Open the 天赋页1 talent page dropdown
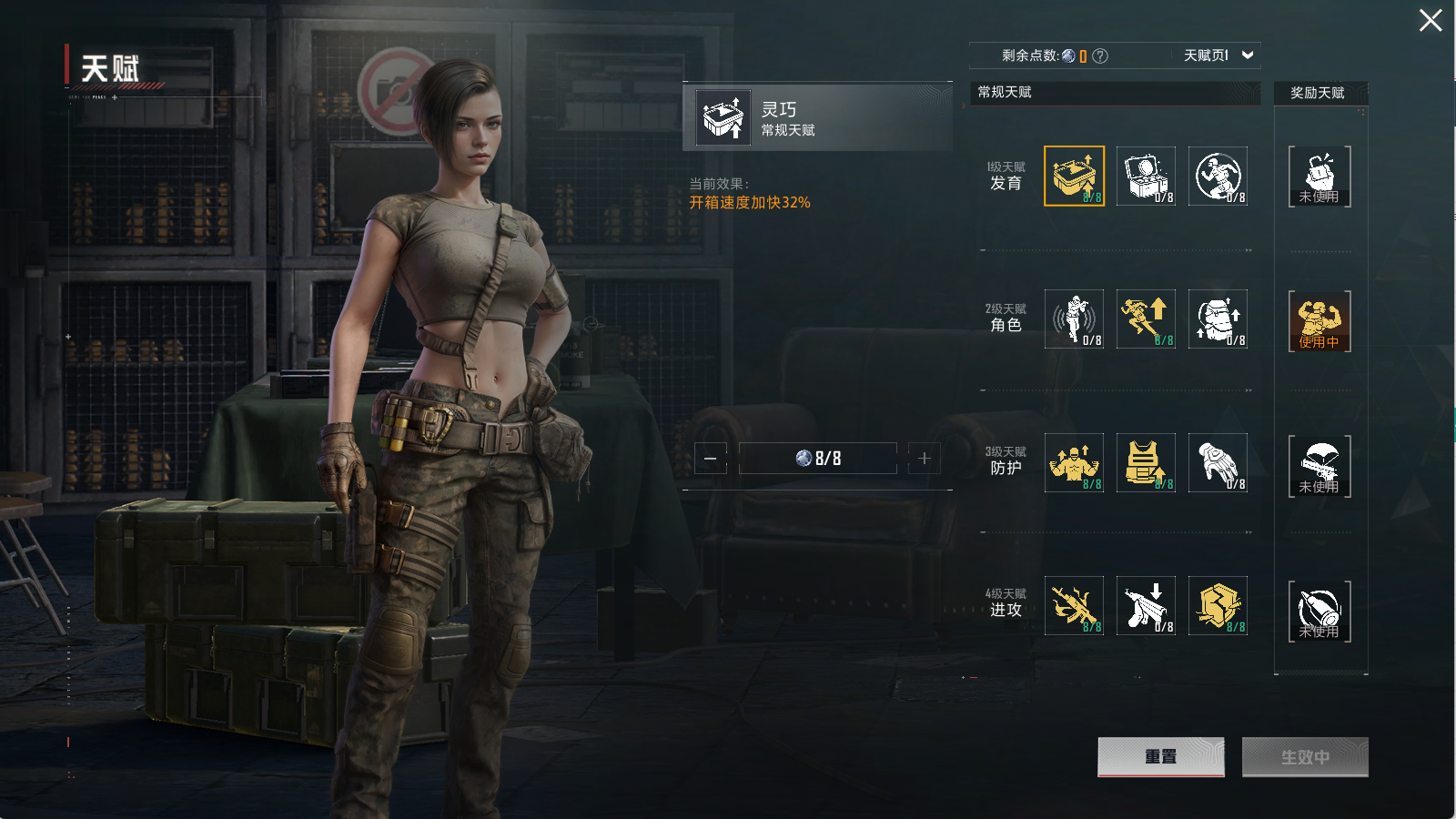Screen dimensions: 1456x819 1218,56
